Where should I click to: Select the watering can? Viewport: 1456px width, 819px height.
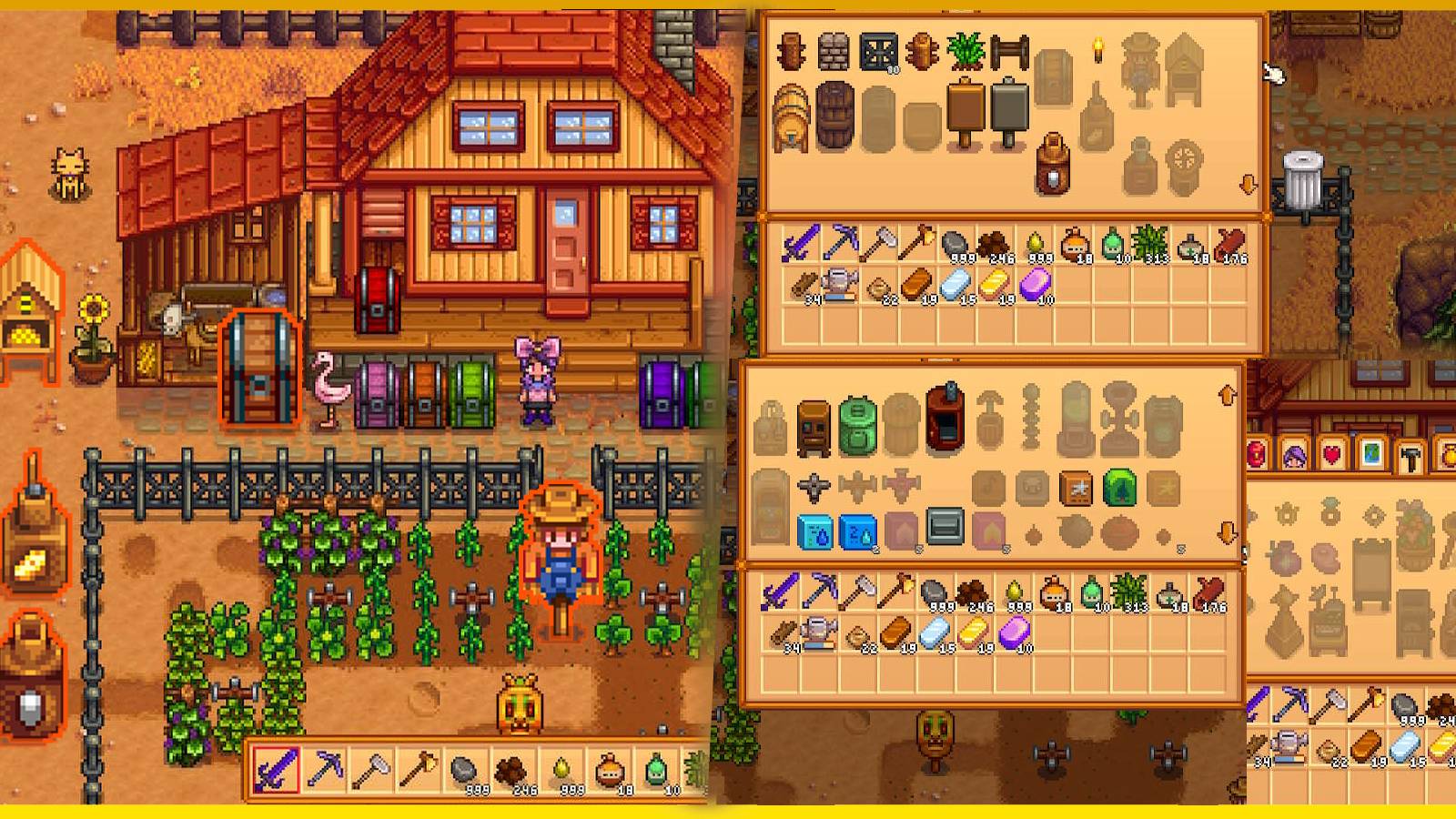(838, 282)
